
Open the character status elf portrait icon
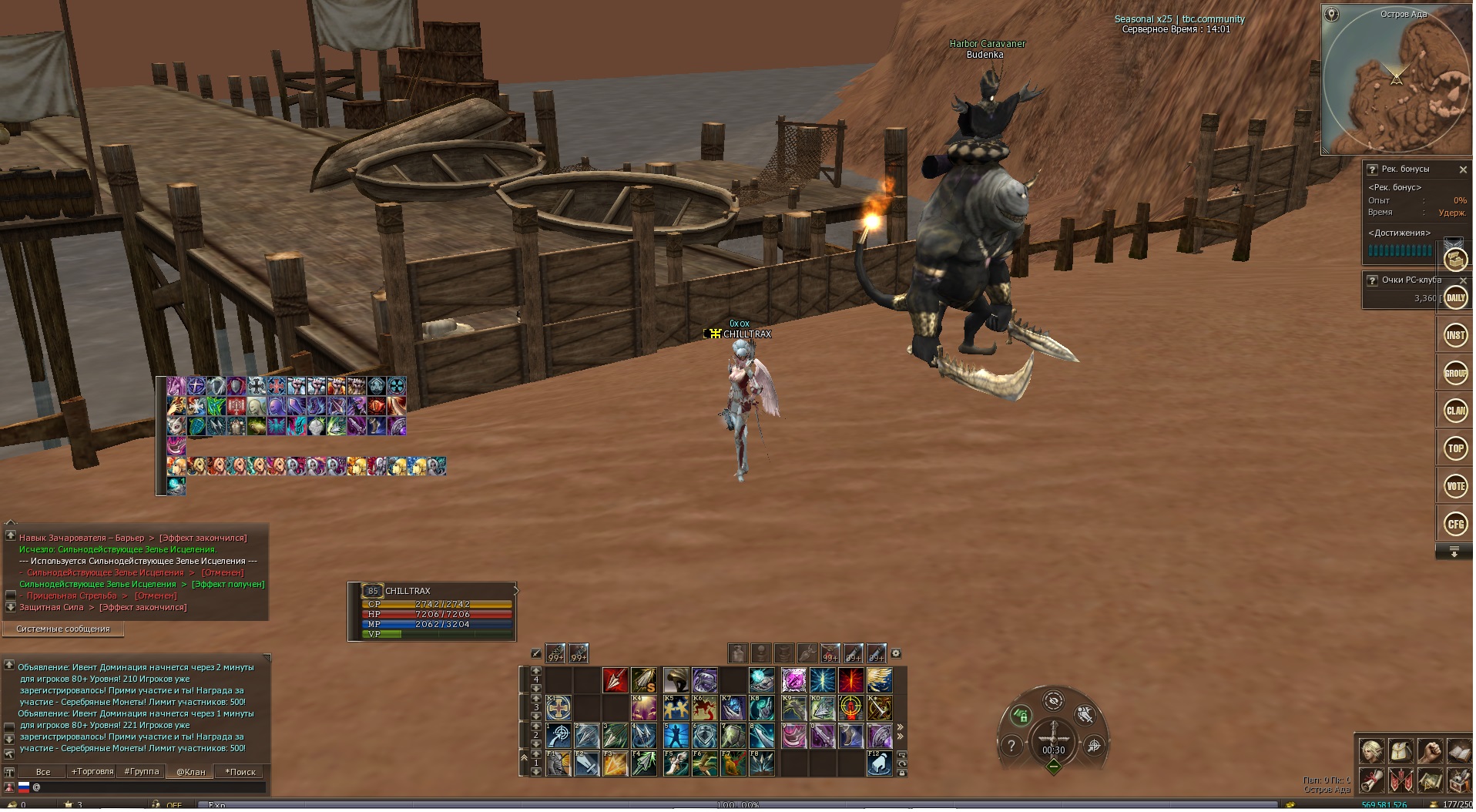tap(1370, 750)
